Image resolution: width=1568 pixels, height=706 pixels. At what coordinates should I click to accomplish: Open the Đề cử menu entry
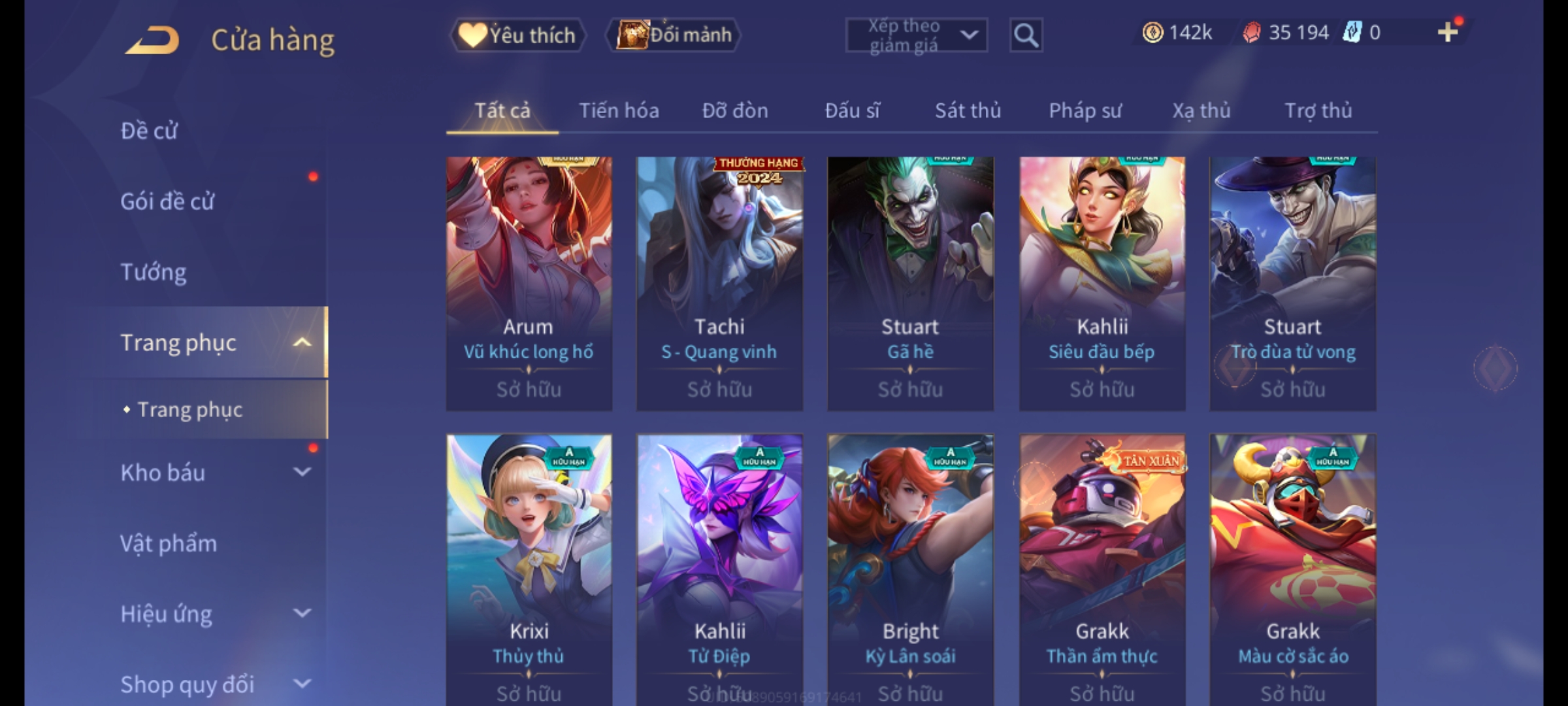pyautogui.click(x=149, y=131)
